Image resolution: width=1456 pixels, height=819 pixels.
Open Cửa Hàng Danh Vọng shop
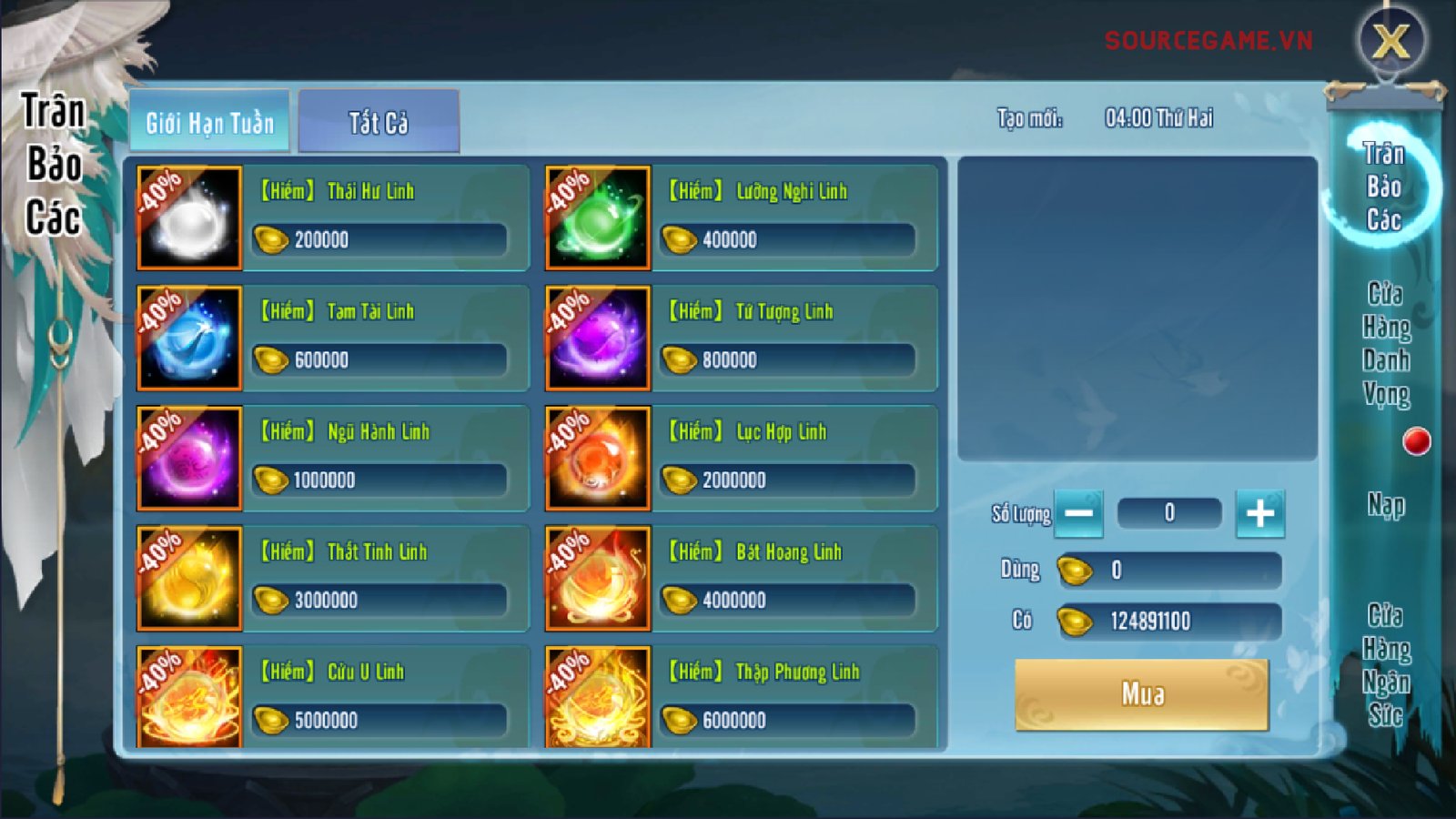pos(1386,344)
